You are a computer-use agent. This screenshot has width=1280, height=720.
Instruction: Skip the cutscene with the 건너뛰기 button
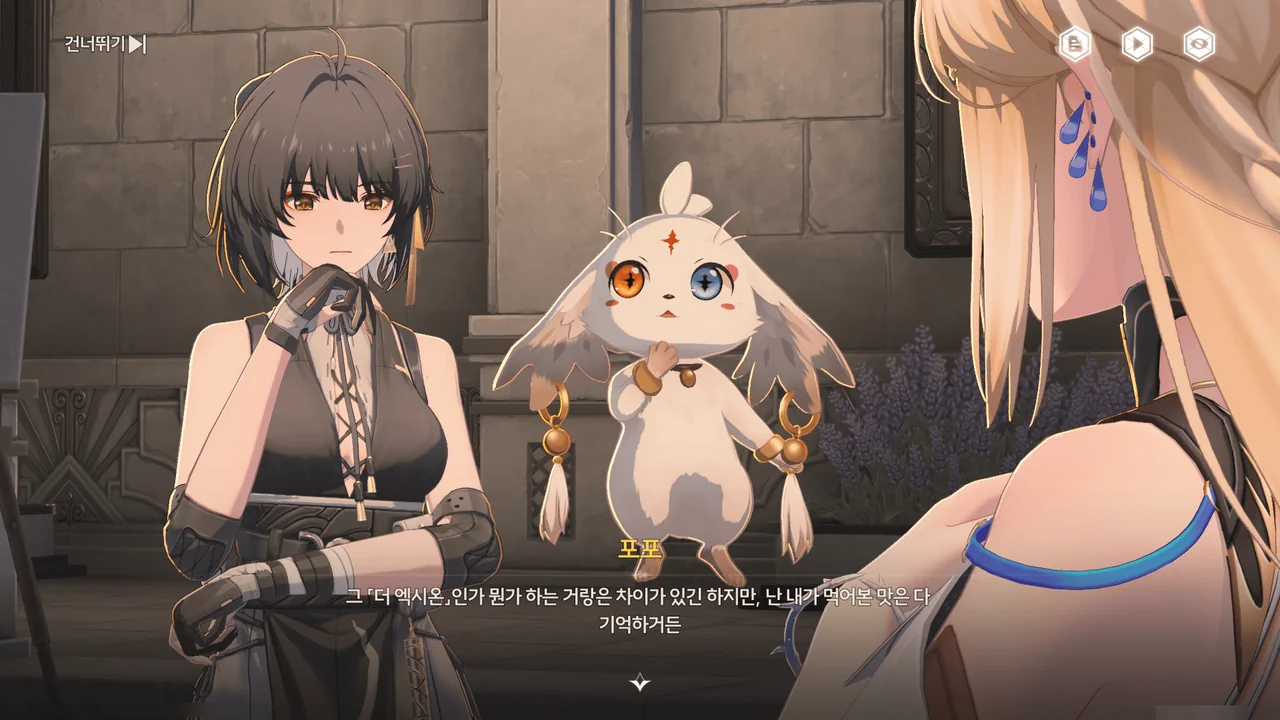click(x=105, y=44)
